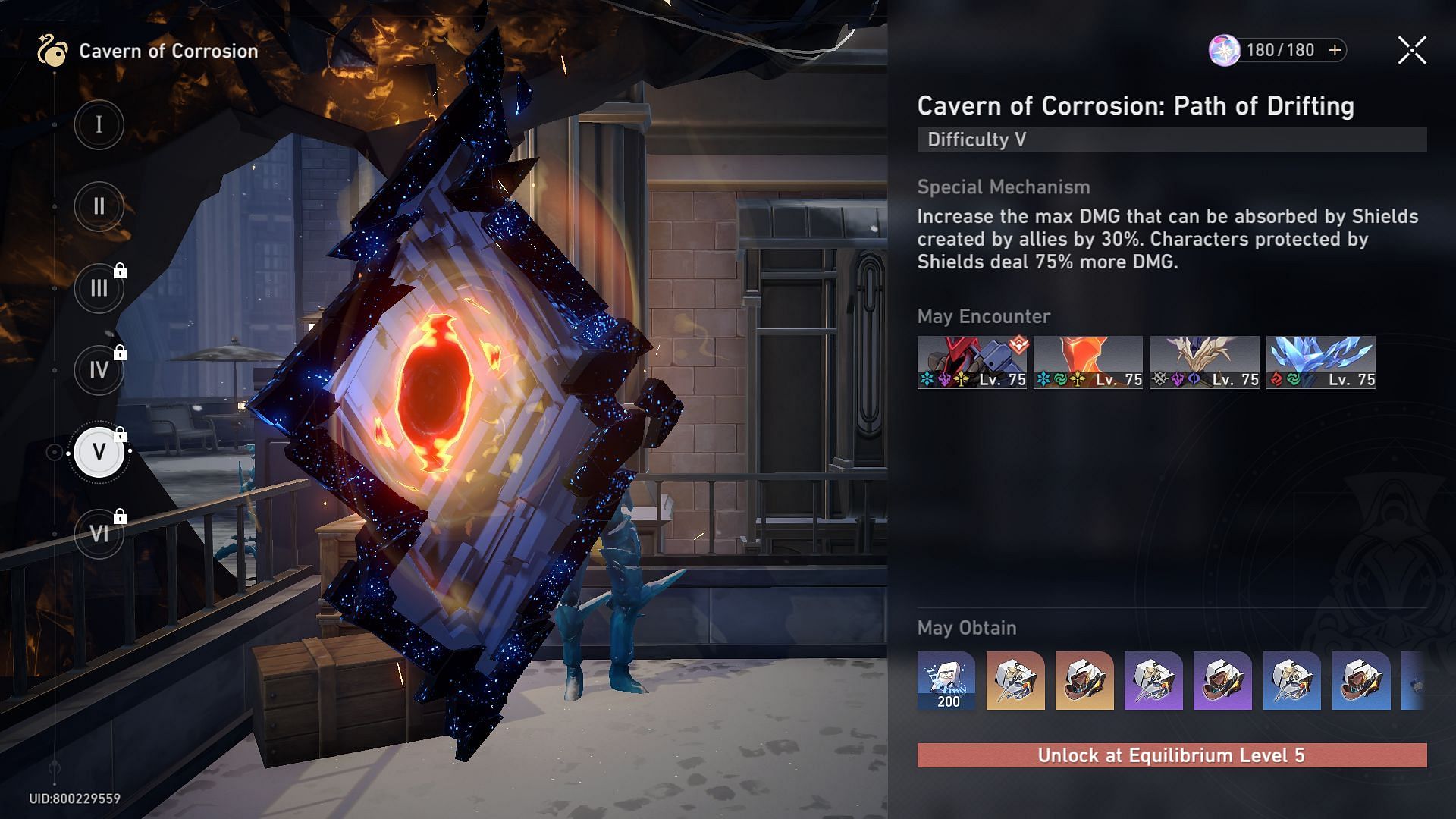Screen dimensions: 1456x819
Task: Select difficulty II
Action: click(x=99, y=206)
